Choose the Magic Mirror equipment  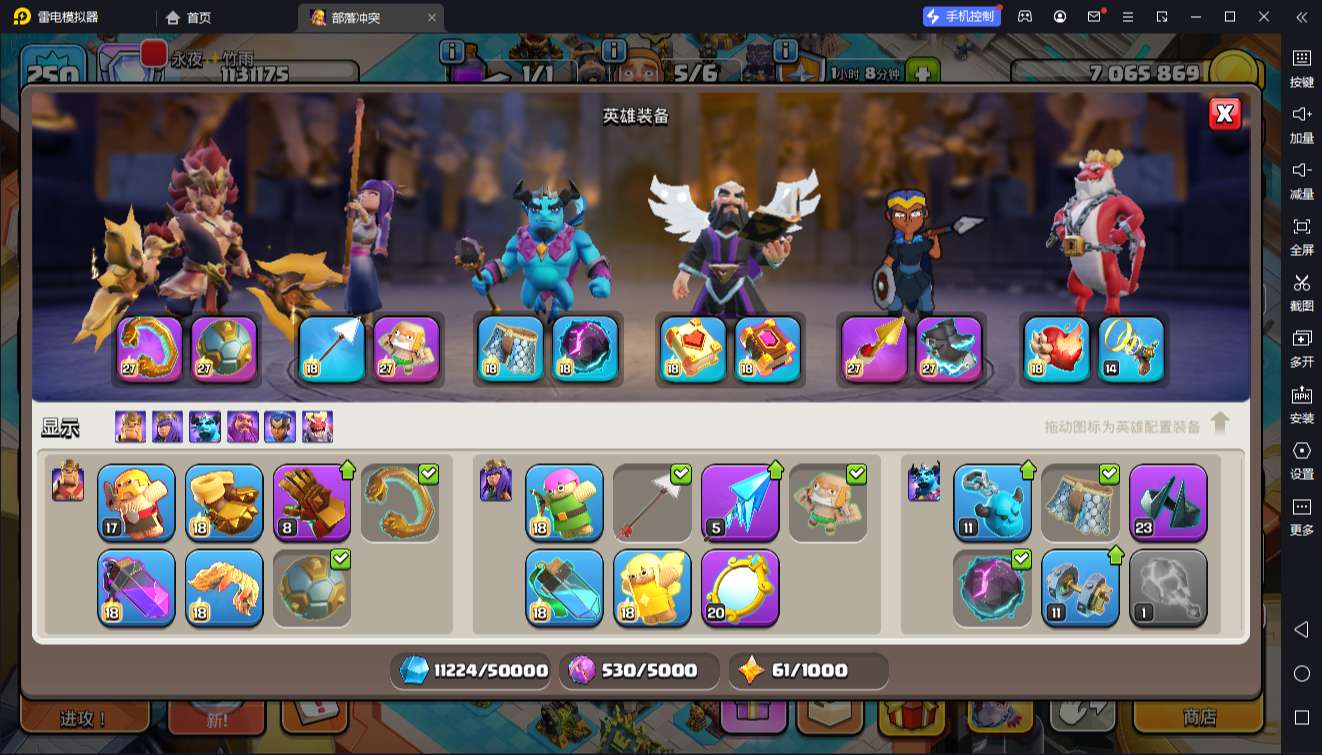[740, 587]
